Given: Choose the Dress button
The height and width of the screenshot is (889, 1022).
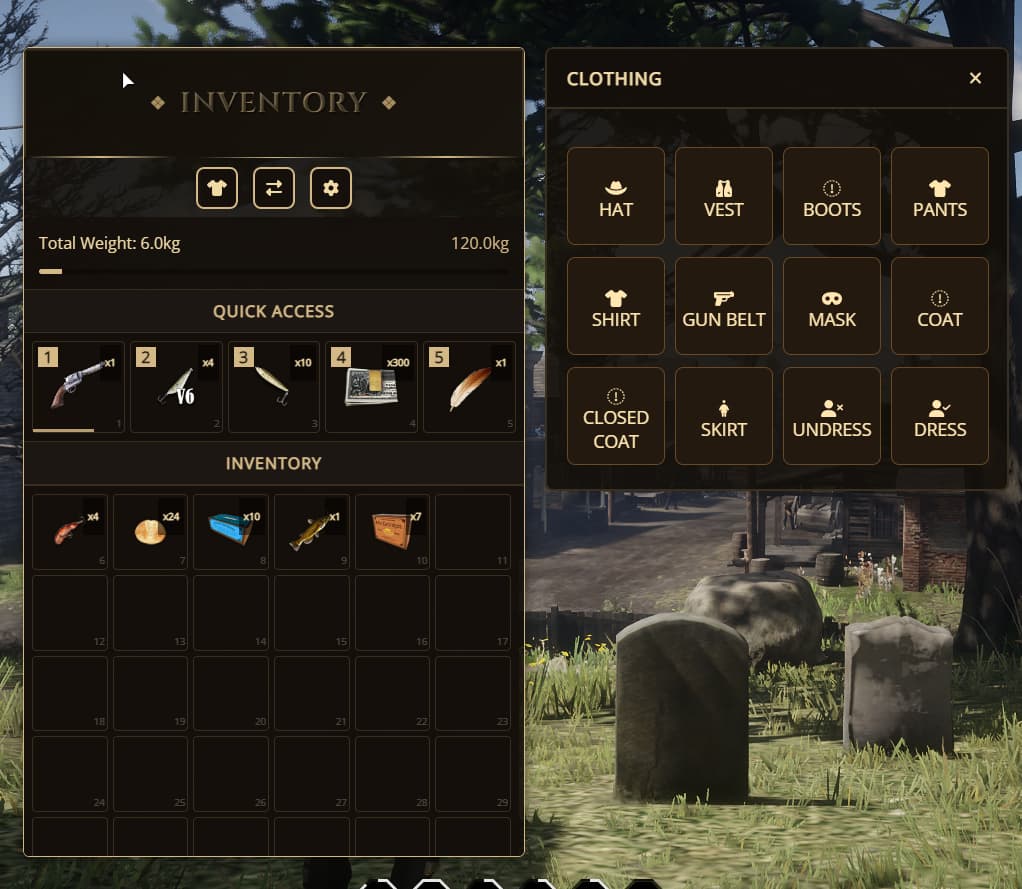Looking at the screenshot, I should (x=940, y=416).
